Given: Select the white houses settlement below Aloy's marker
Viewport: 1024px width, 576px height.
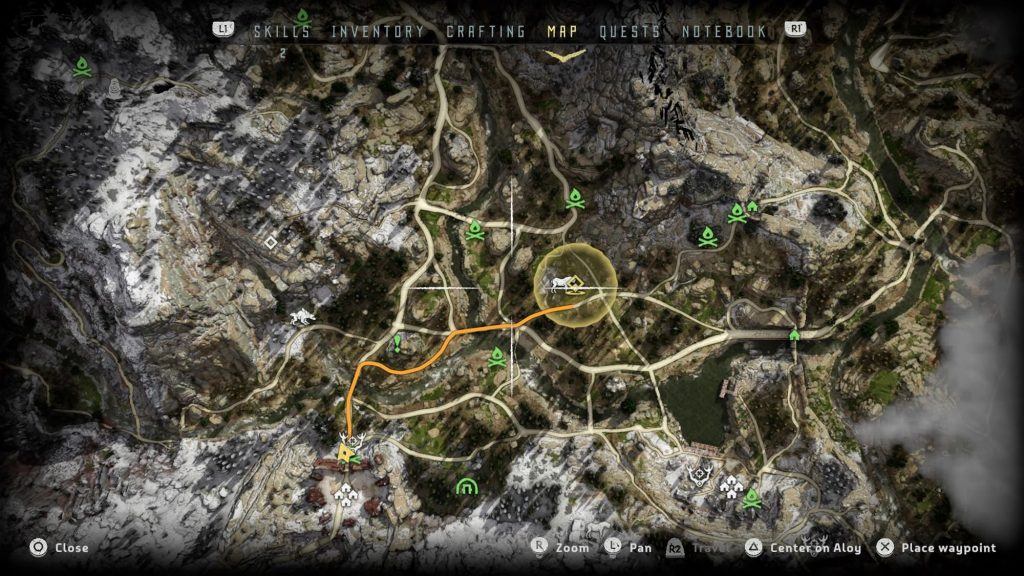Looking at the screenshot, I should [347, 491].
